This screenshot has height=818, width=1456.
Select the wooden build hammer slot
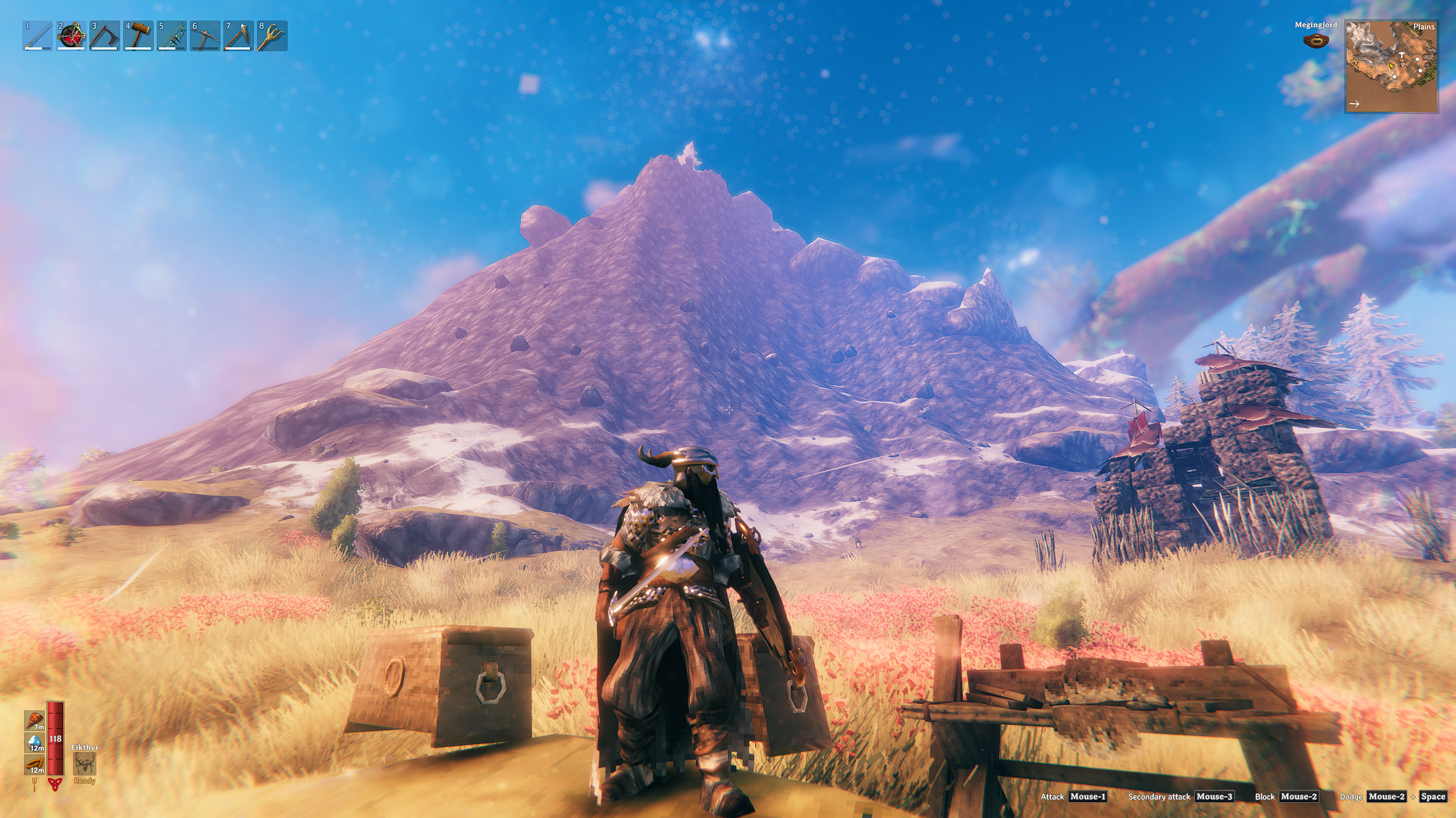coord(138,36)
